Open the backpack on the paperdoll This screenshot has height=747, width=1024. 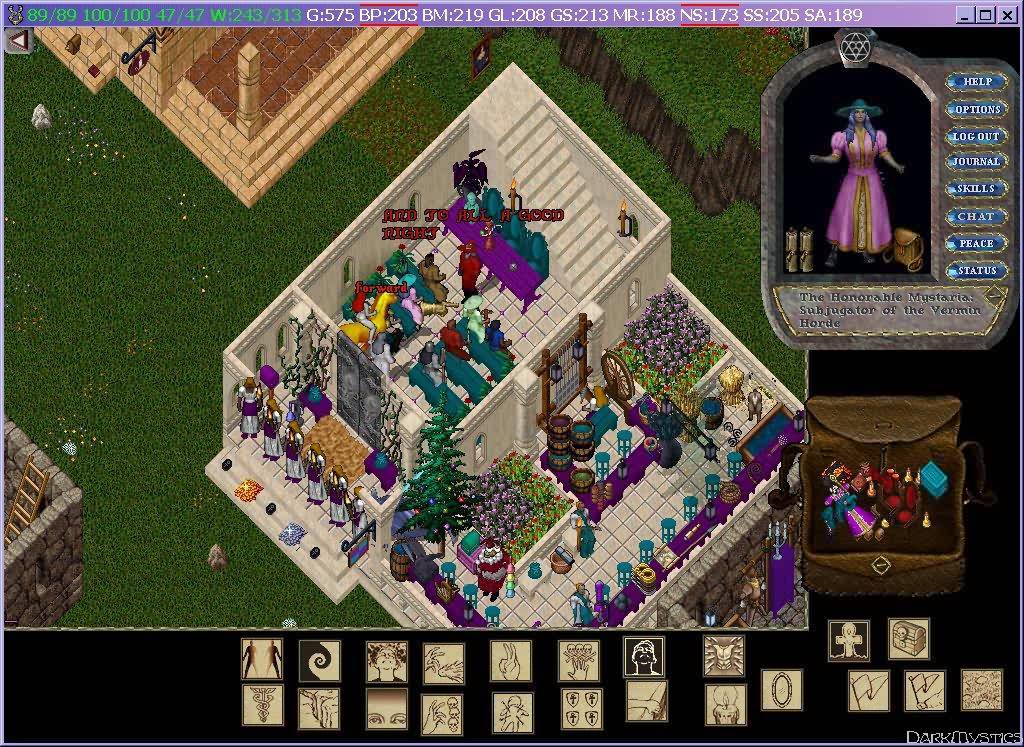[x=906, y=245]
